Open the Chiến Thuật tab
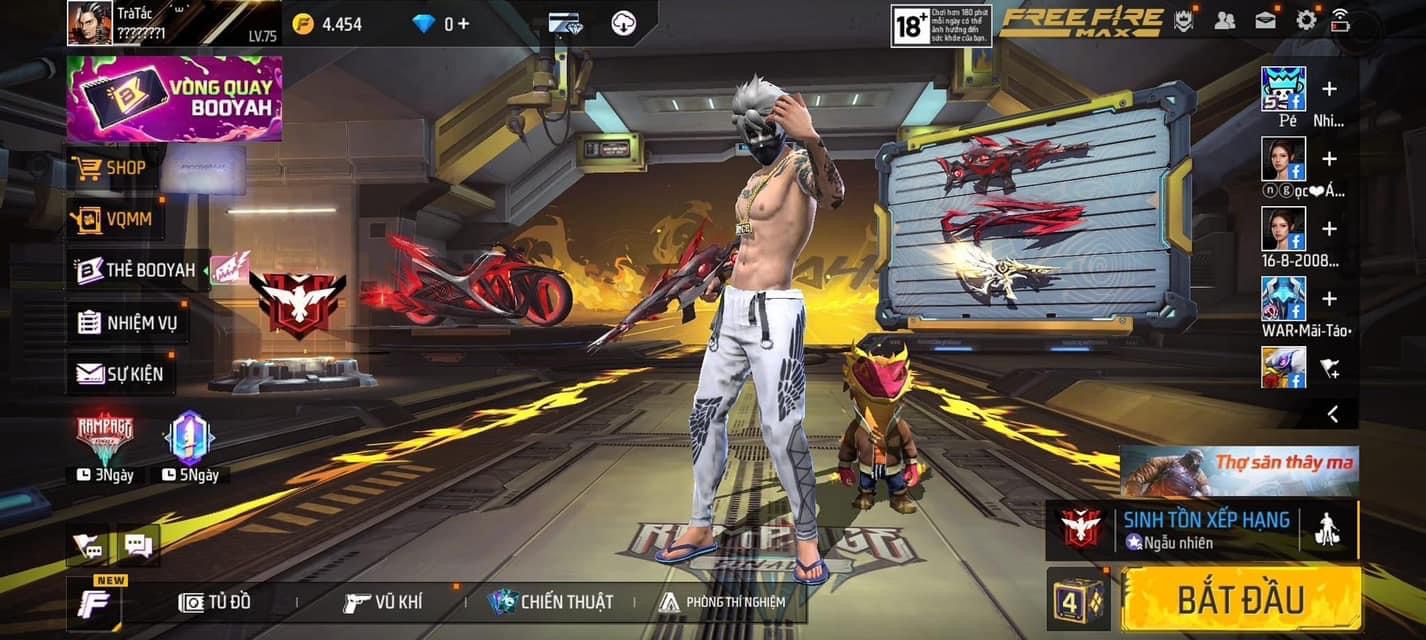This screenshot has width=1426, height=640. click(x=551, y=602)
